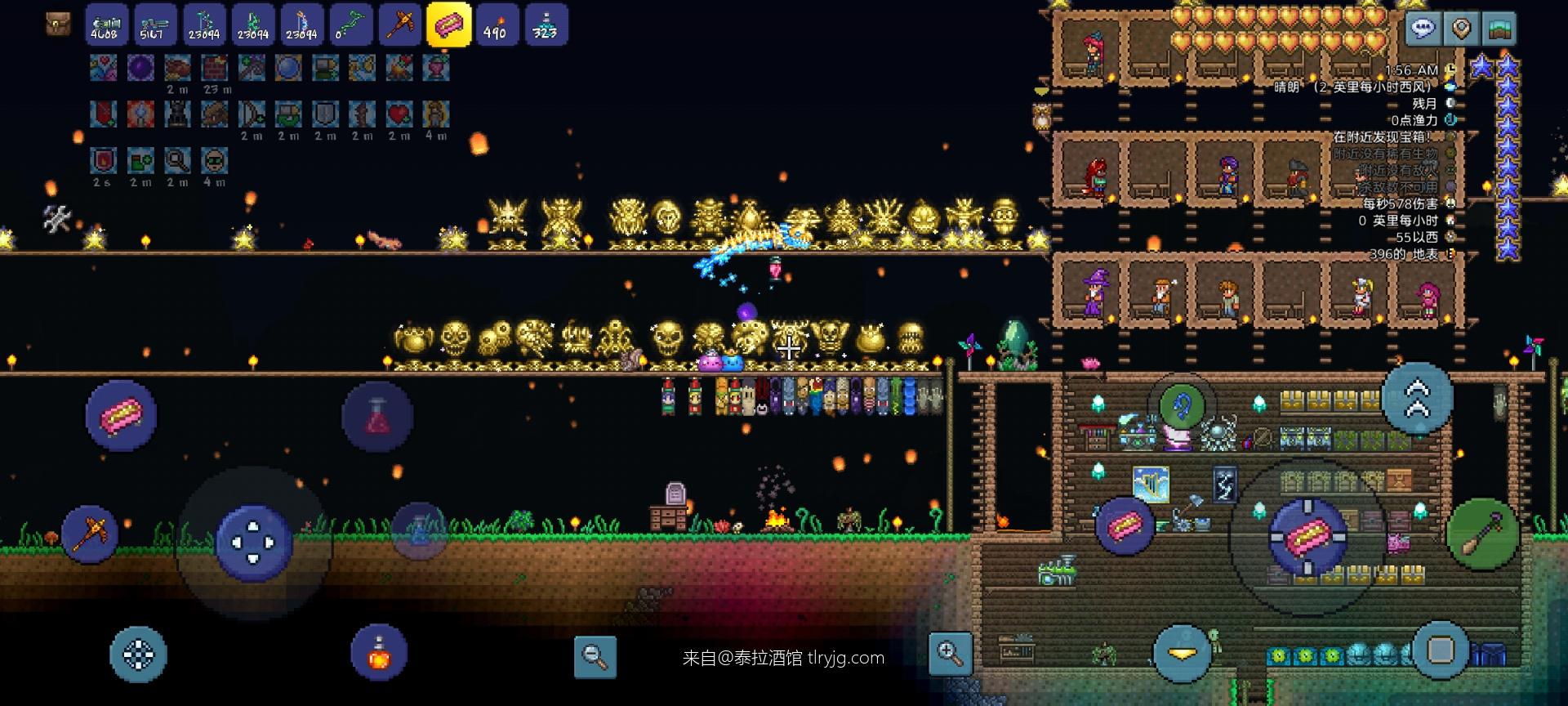The image size is (1568, 706).
Task: Tap the shovel tool quick button
Action: tap(1481, 534)
